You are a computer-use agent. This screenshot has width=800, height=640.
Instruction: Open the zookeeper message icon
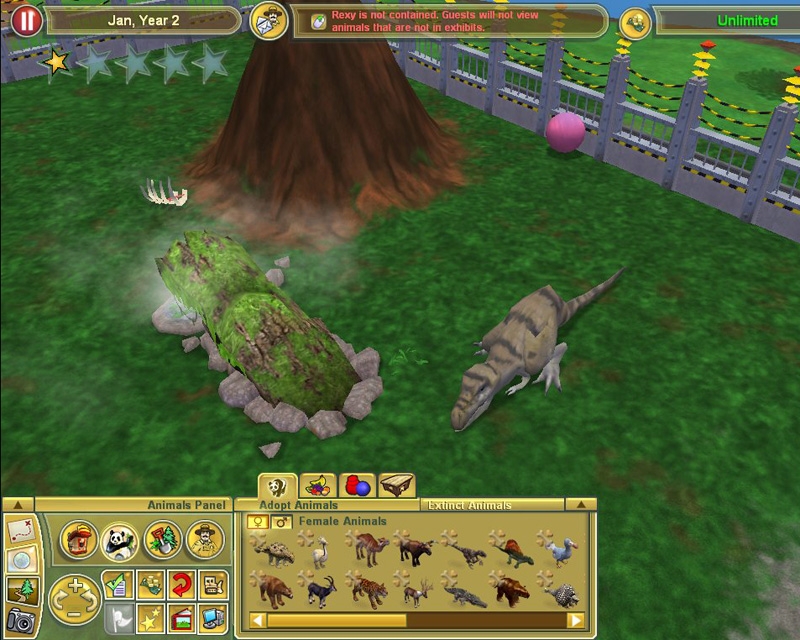268,20
